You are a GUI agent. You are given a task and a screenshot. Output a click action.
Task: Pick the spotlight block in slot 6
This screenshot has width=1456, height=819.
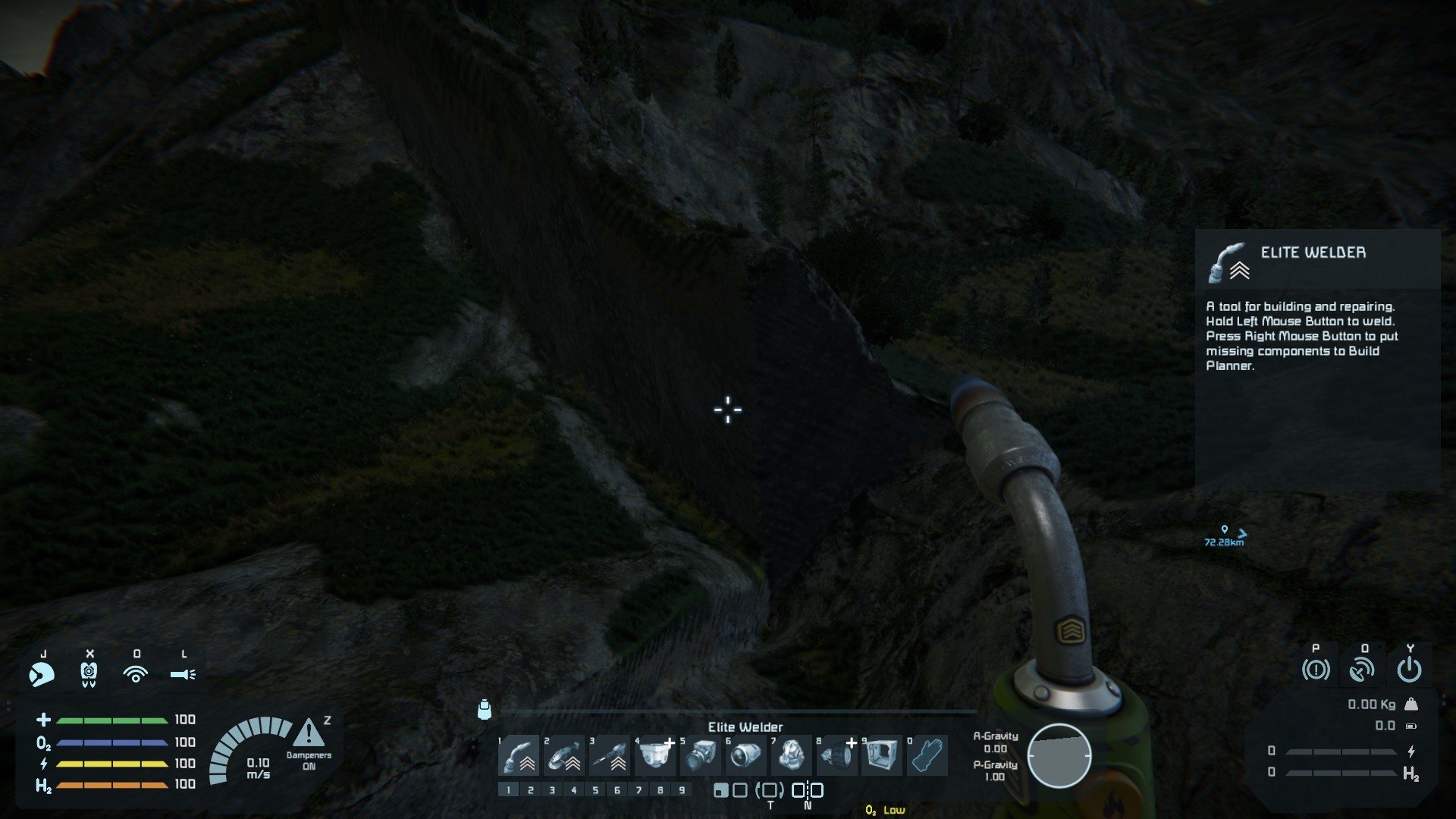(745, 755)
